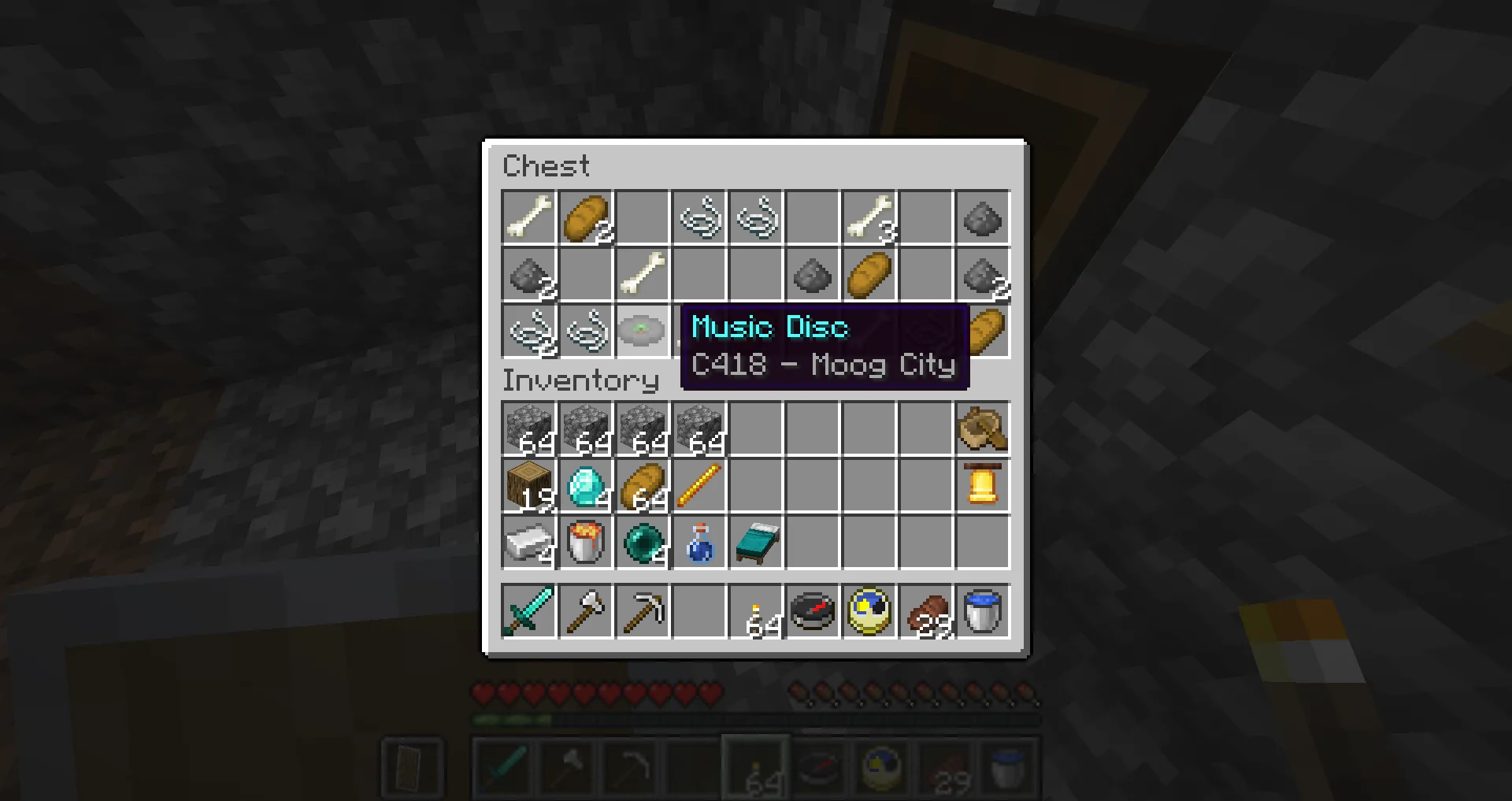Screen dimensions: 1512x801
Task: Take the stack of 64 bread
Action: (x=642, y=486)
